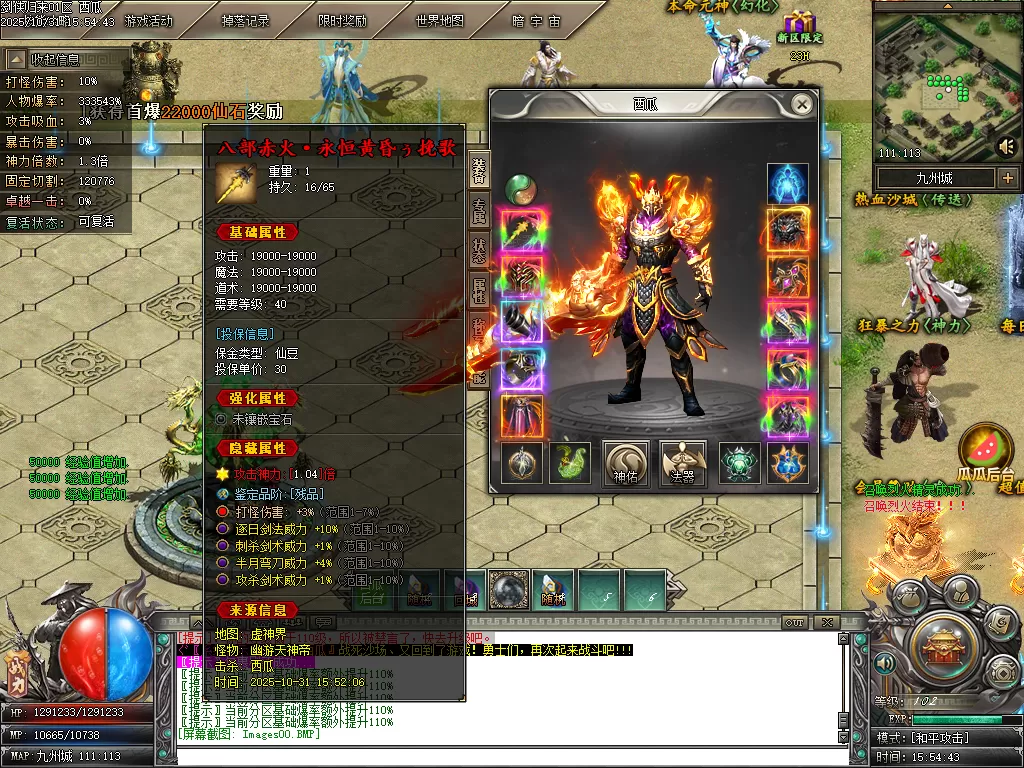Screen dimensions: 1024x768
Task: Open the 新区限定 gift box icon
Action: pyautogui.click(x=799, y=26)
